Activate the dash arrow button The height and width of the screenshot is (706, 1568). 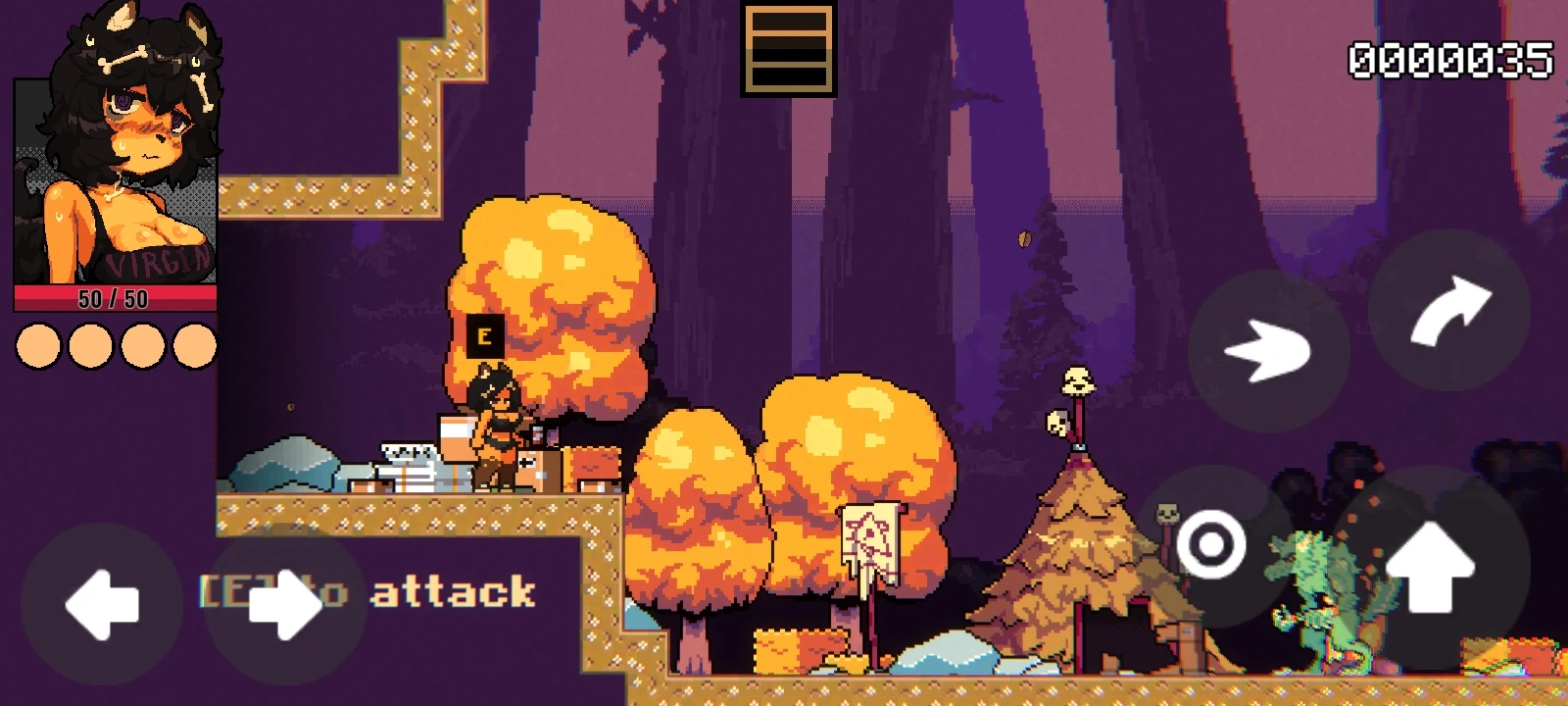tap(1268, 350)
